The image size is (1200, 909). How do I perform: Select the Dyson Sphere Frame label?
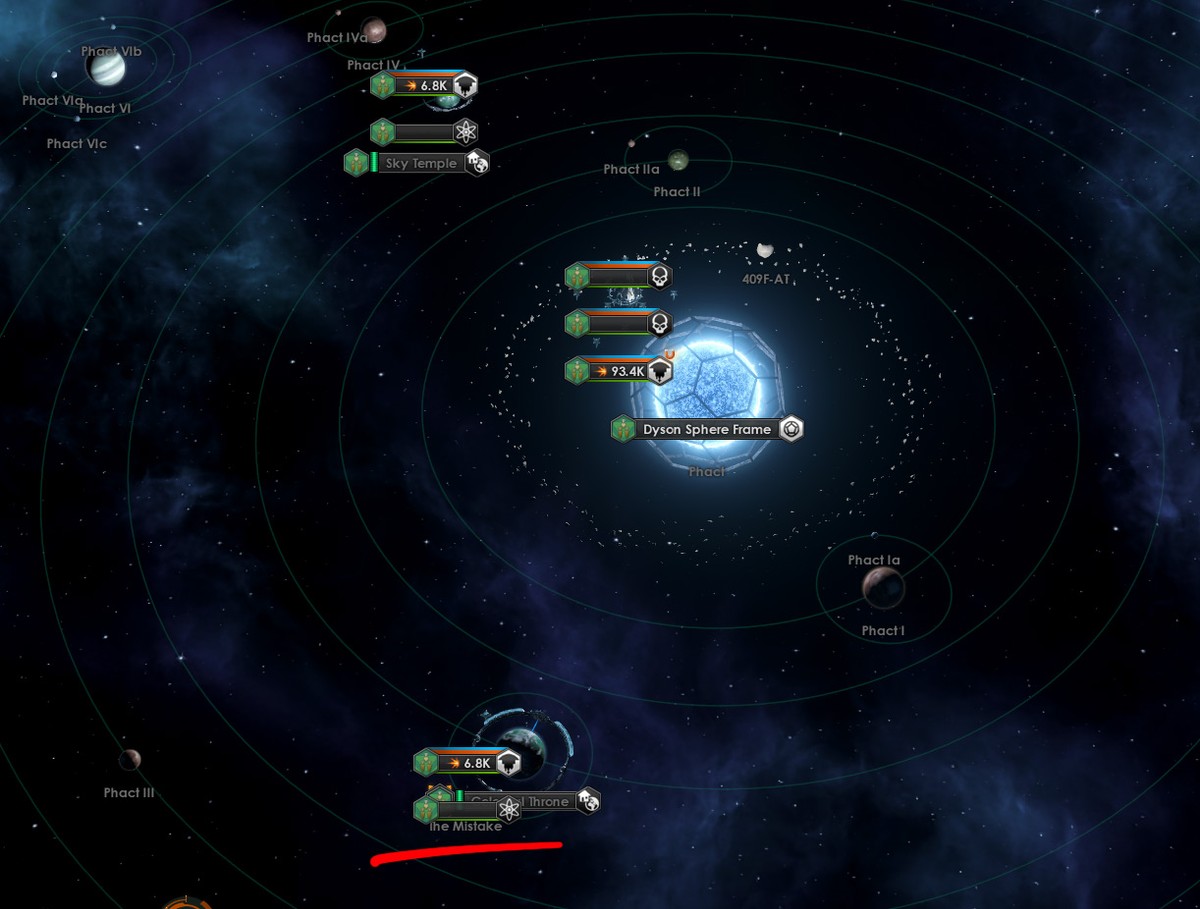(x=707, y=429)
